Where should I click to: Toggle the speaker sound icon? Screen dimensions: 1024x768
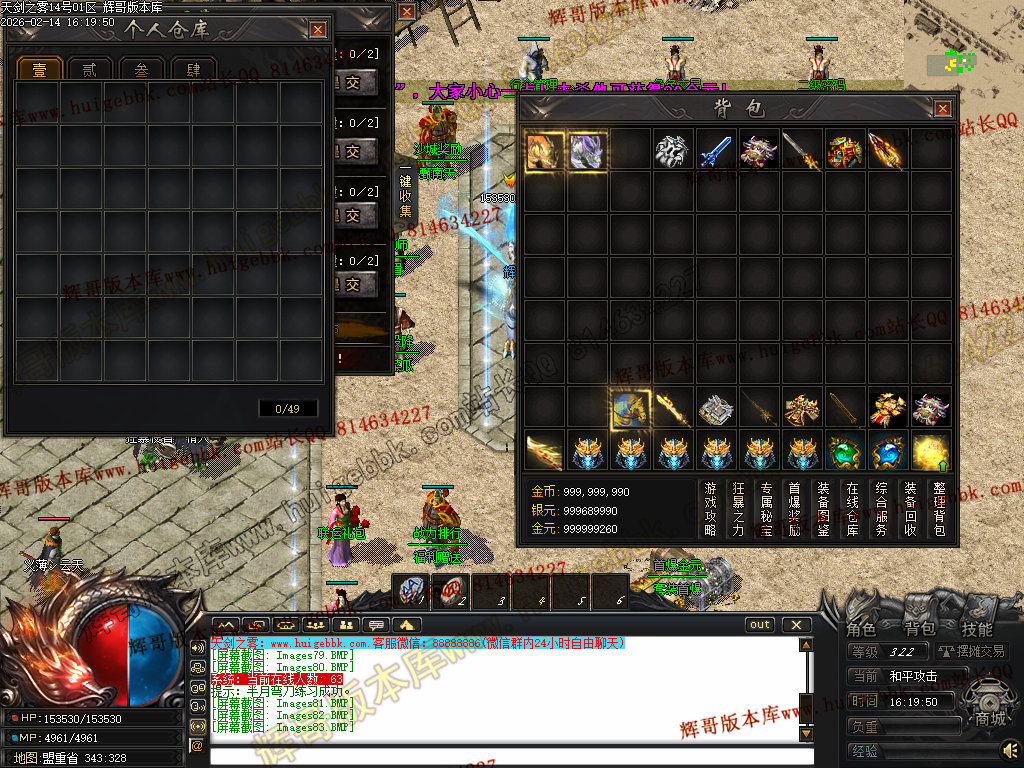(1010, 748)
